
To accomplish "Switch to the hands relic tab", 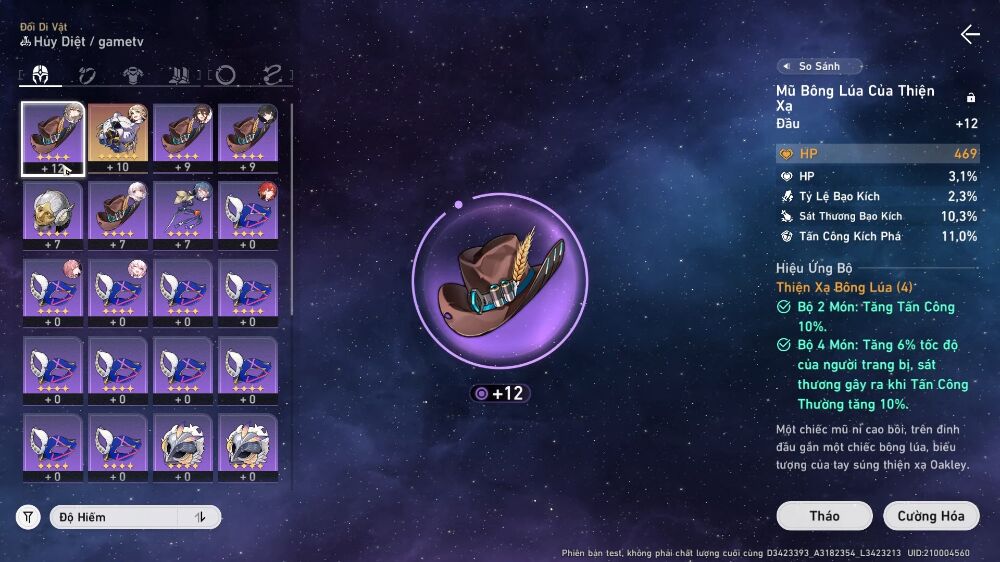I will pos(87,75).
